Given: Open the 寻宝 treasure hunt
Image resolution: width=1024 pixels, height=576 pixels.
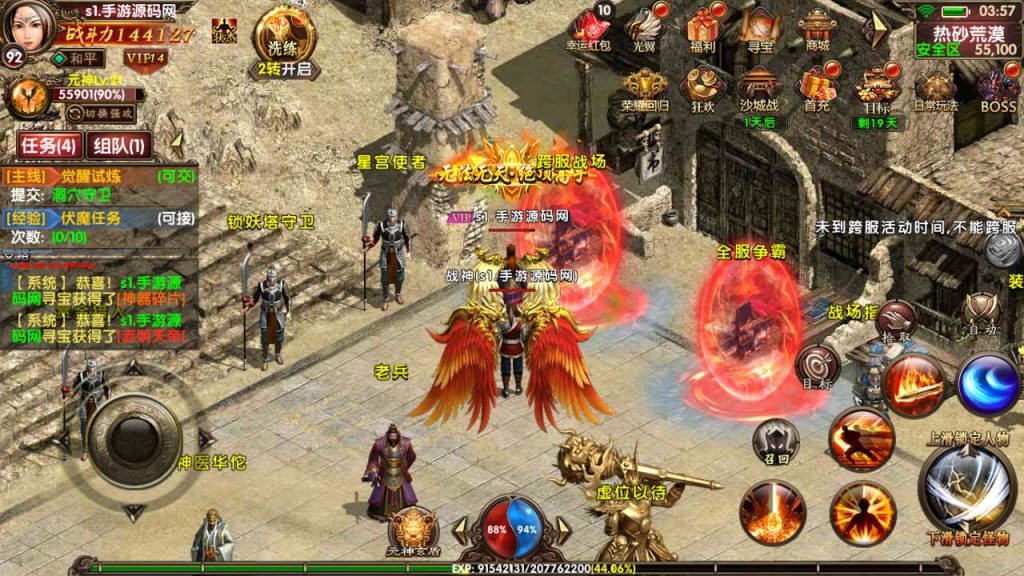Looking at the screenshot, I should 760,28.
